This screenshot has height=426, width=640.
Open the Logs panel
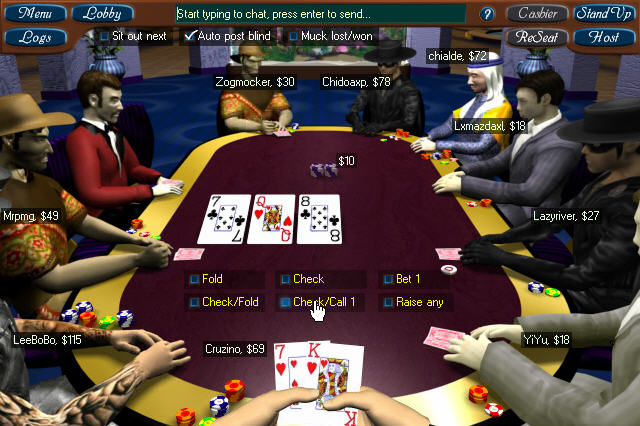(35, 37)
